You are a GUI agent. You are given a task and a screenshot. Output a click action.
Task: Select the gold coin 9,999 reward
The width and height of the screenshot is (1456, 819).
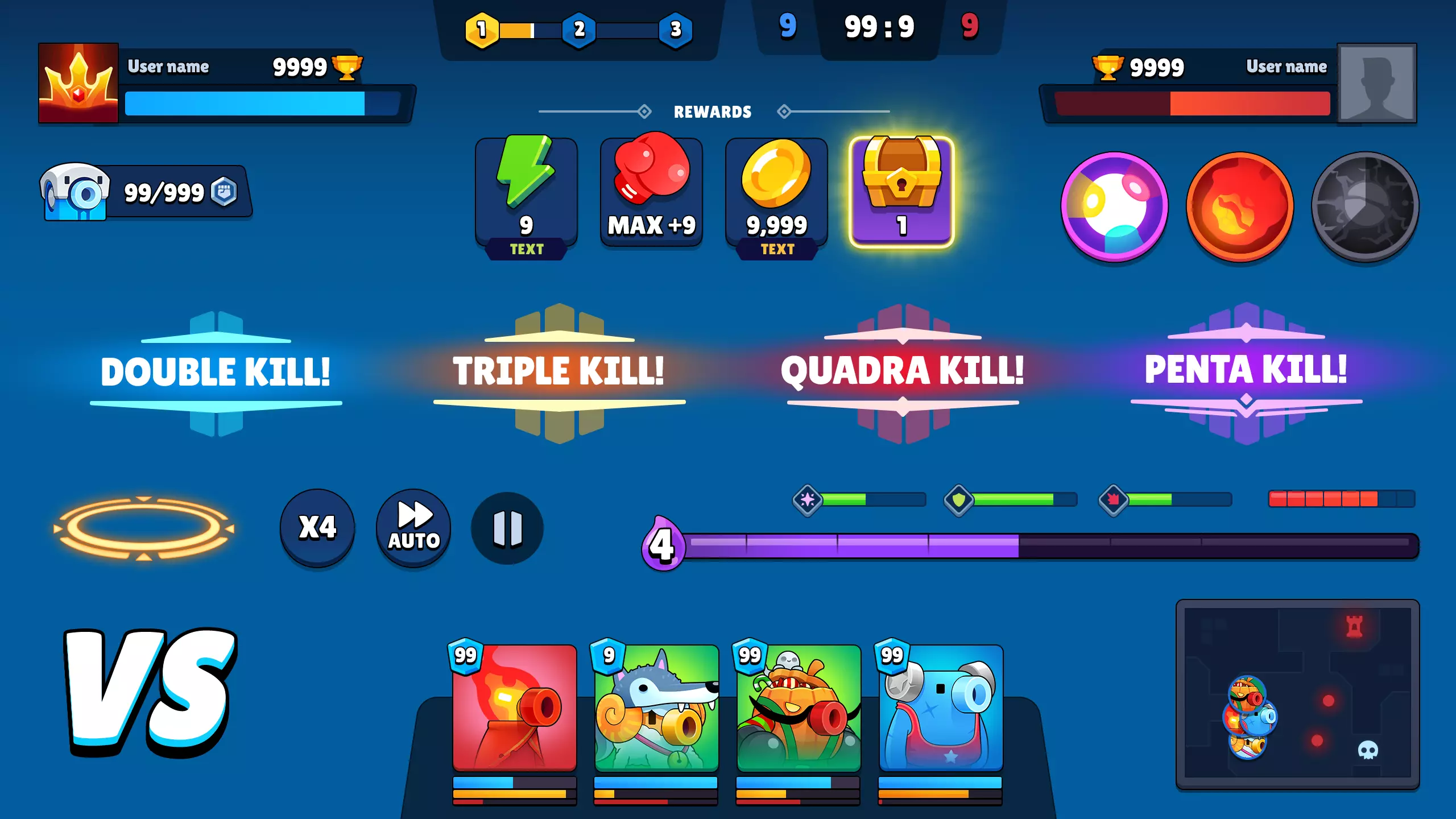coord(776,192)
